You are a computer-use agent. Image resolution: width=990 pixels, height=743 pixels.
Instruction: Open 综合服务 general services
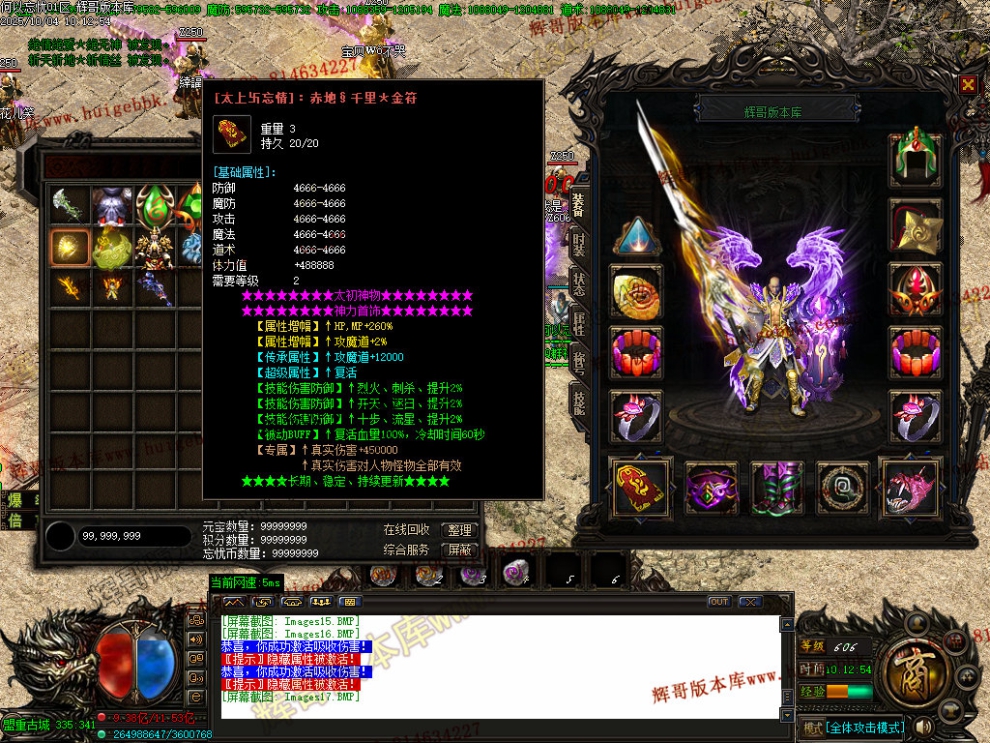(407, 550)
